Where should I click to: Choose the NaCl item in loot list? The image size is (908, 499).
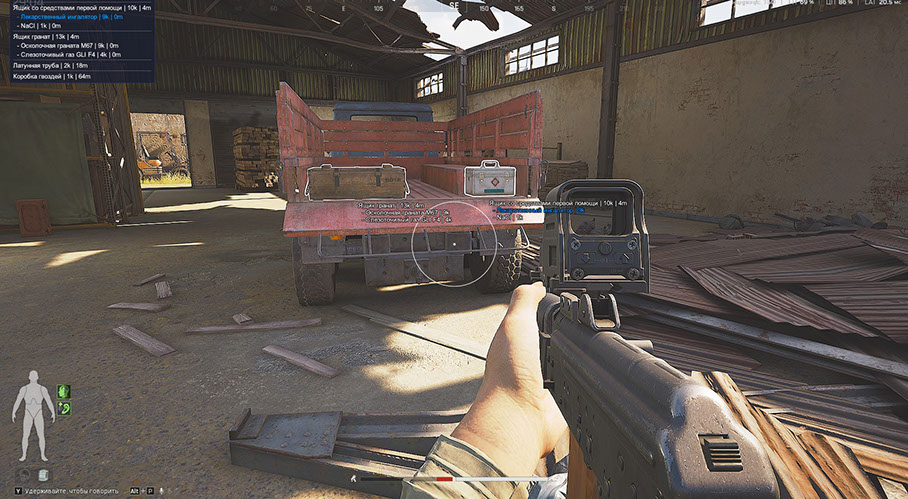tap(40, 26)
